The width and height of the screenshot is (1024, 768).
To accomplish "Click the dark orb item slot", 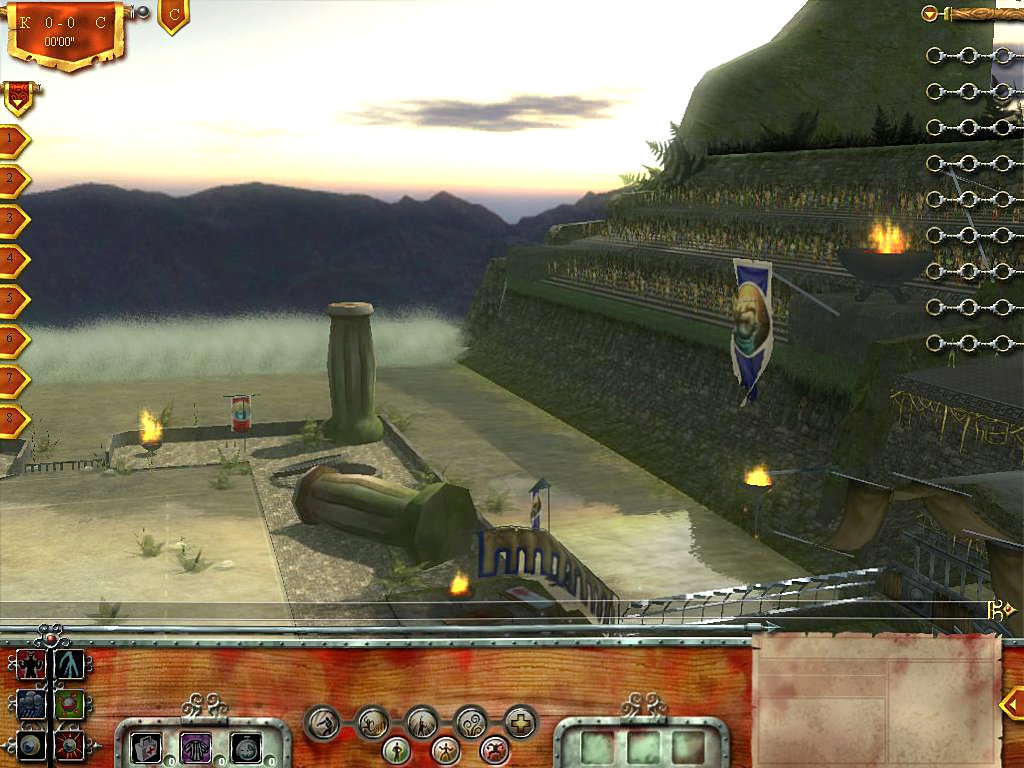I will [246, 748].
